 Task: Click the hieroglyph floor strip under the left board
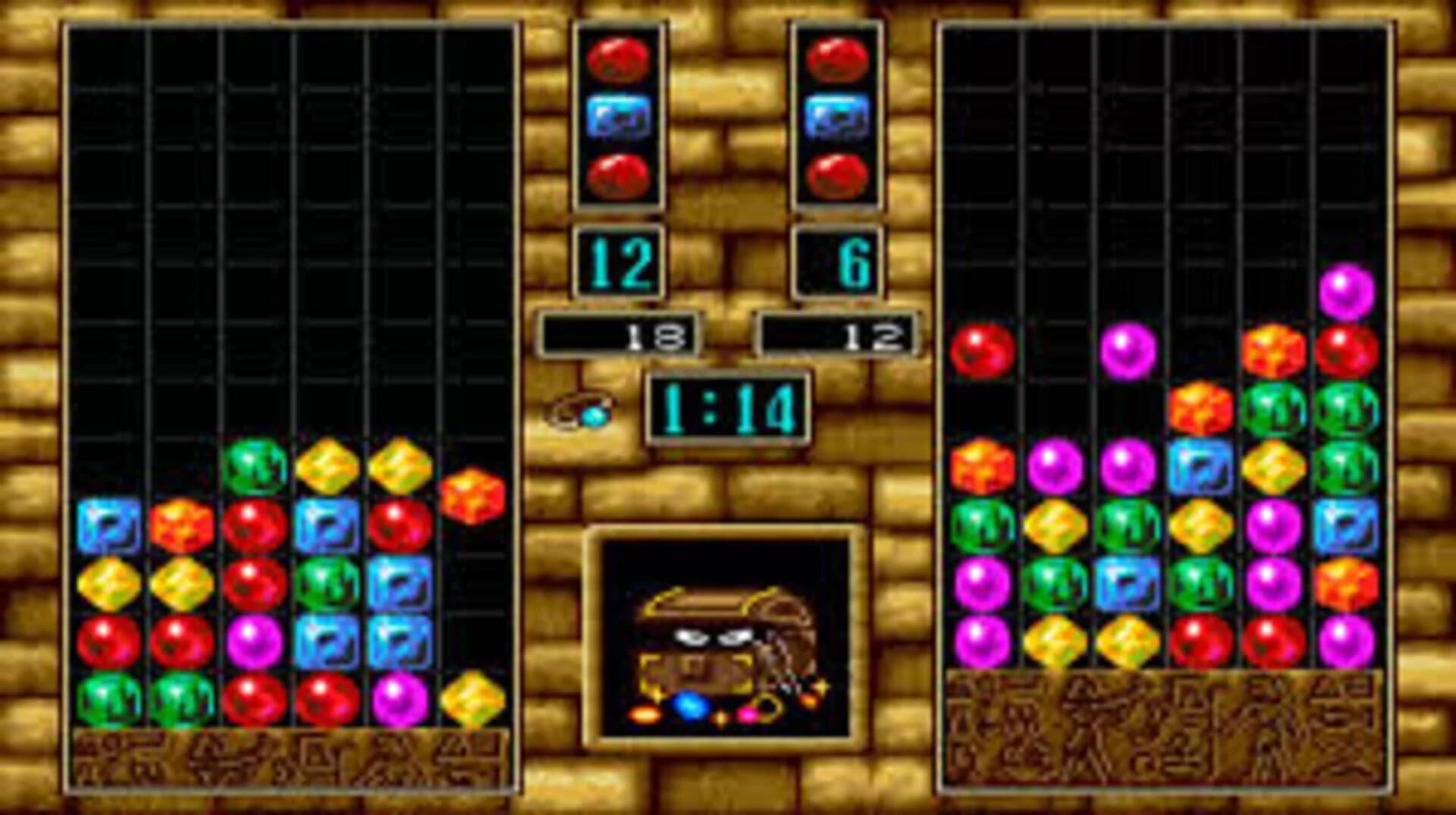[288, 758]
